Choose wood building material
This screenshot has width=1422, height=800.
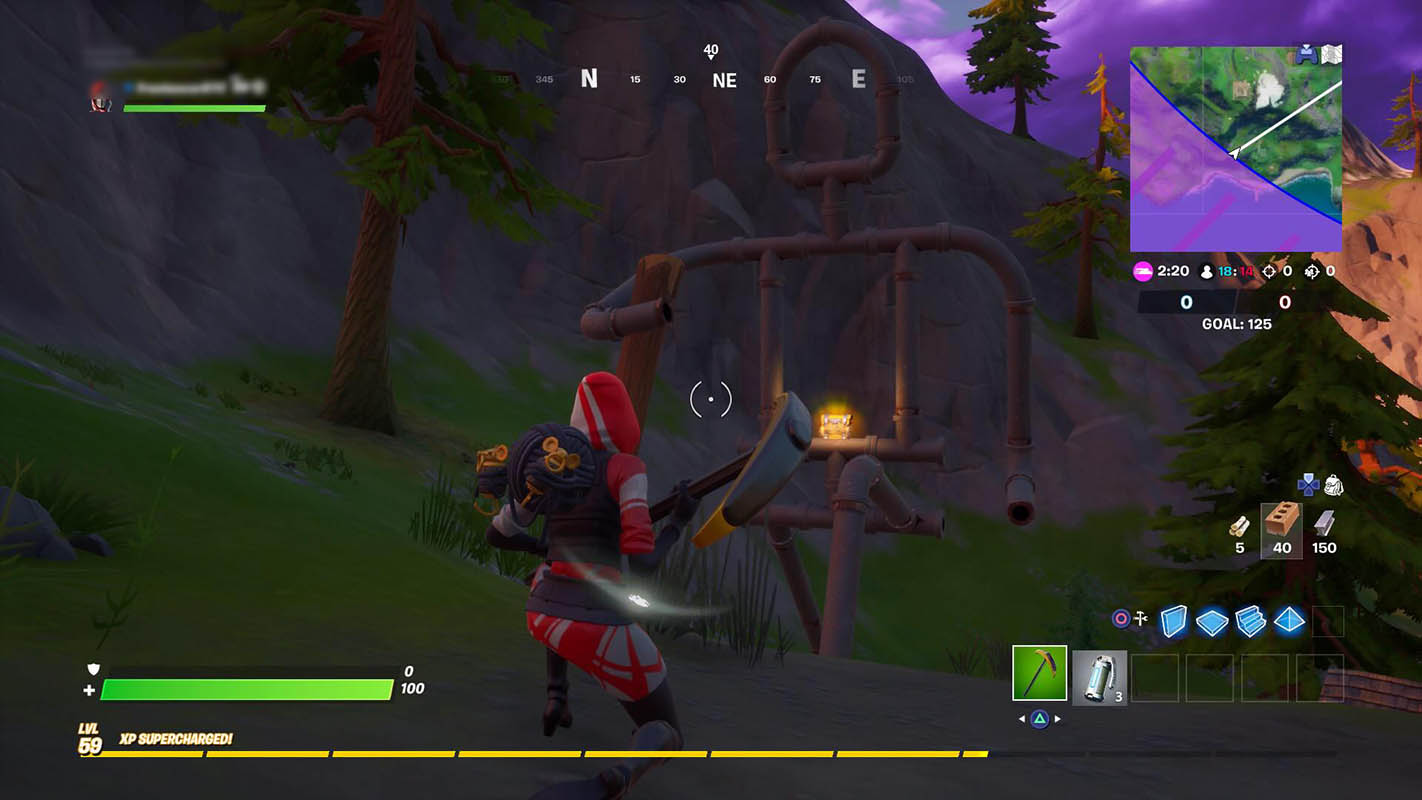[1240, 527]
